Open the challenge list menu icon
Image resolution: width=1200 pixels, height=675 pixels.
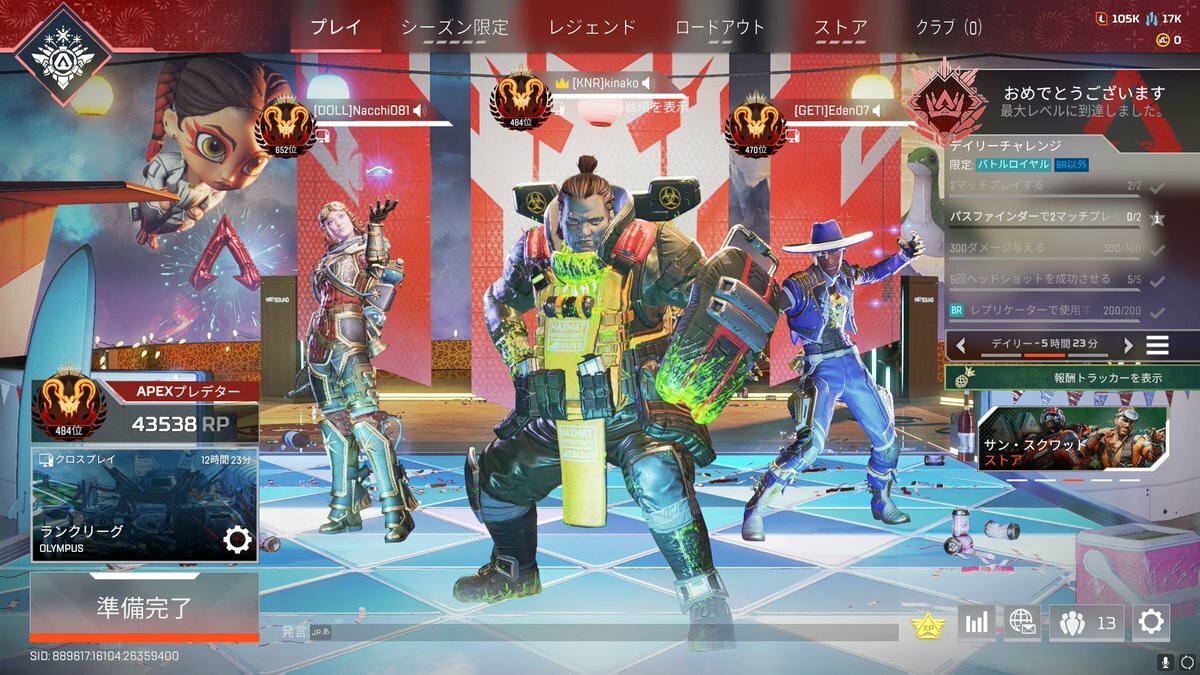[x=1157, y=345]
